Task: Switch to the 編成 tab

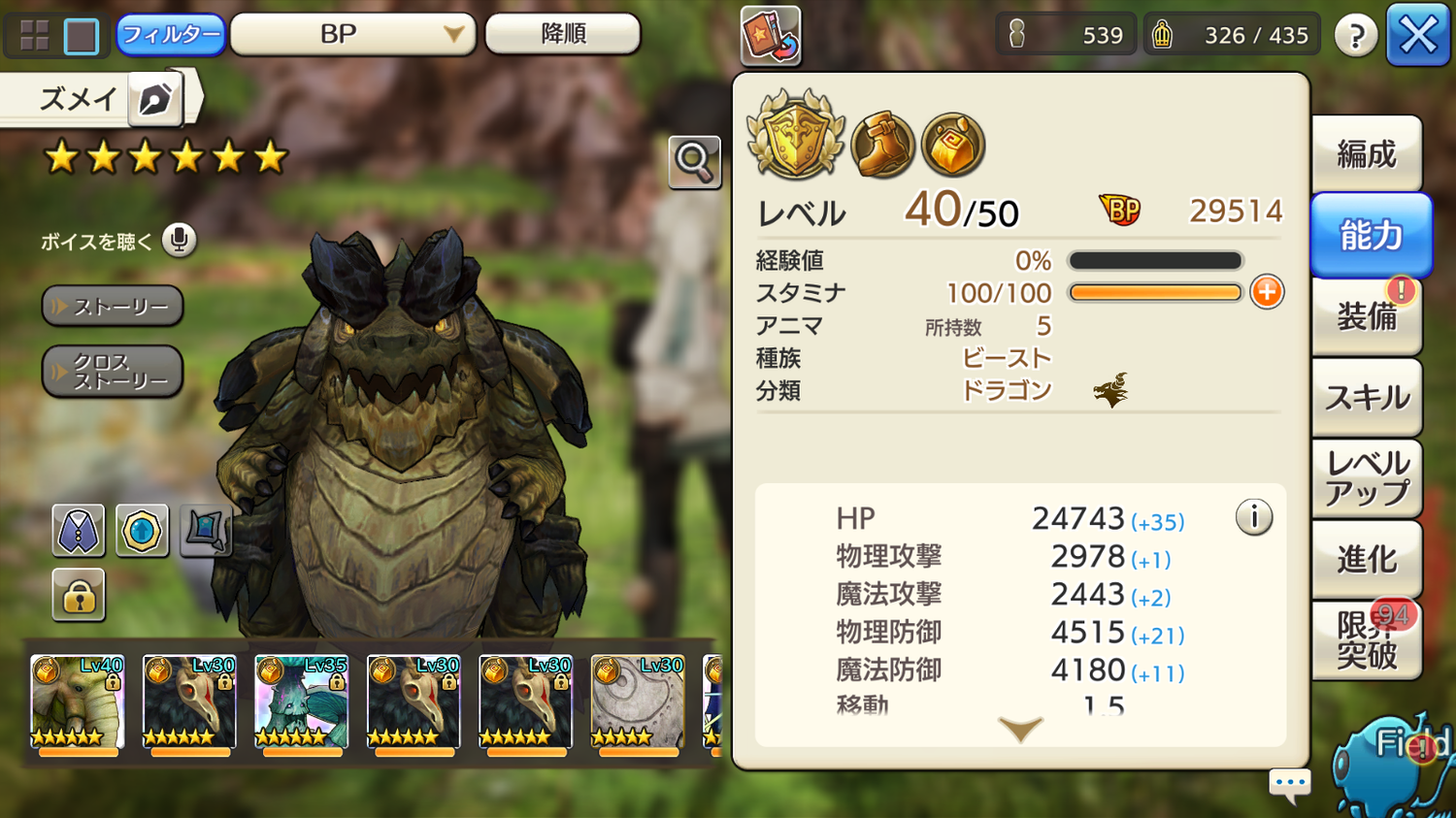Action: click(x=1367, y=154)
